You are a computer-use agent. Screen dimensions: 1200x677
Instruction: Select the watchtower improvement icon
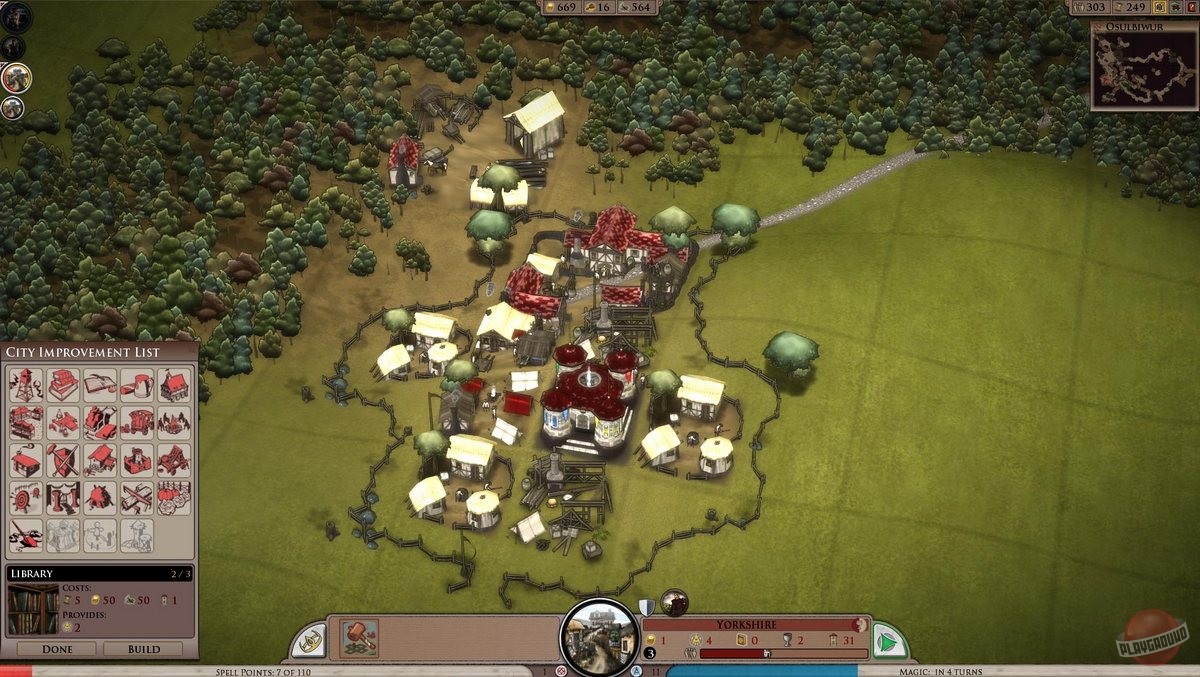click(x=27, y=385)
